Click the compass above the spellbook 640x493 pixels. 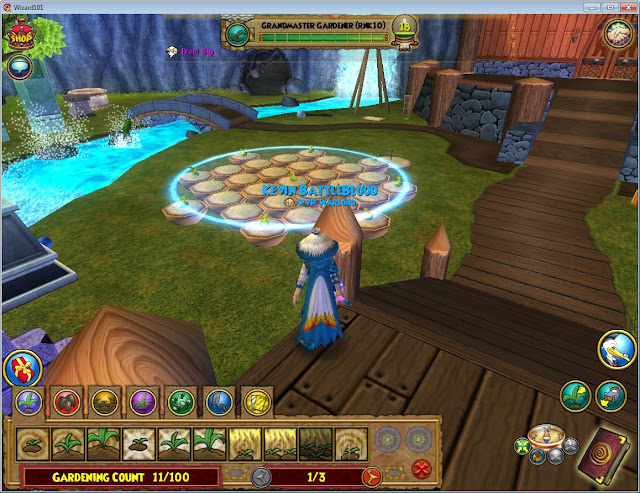click(543, 437)
